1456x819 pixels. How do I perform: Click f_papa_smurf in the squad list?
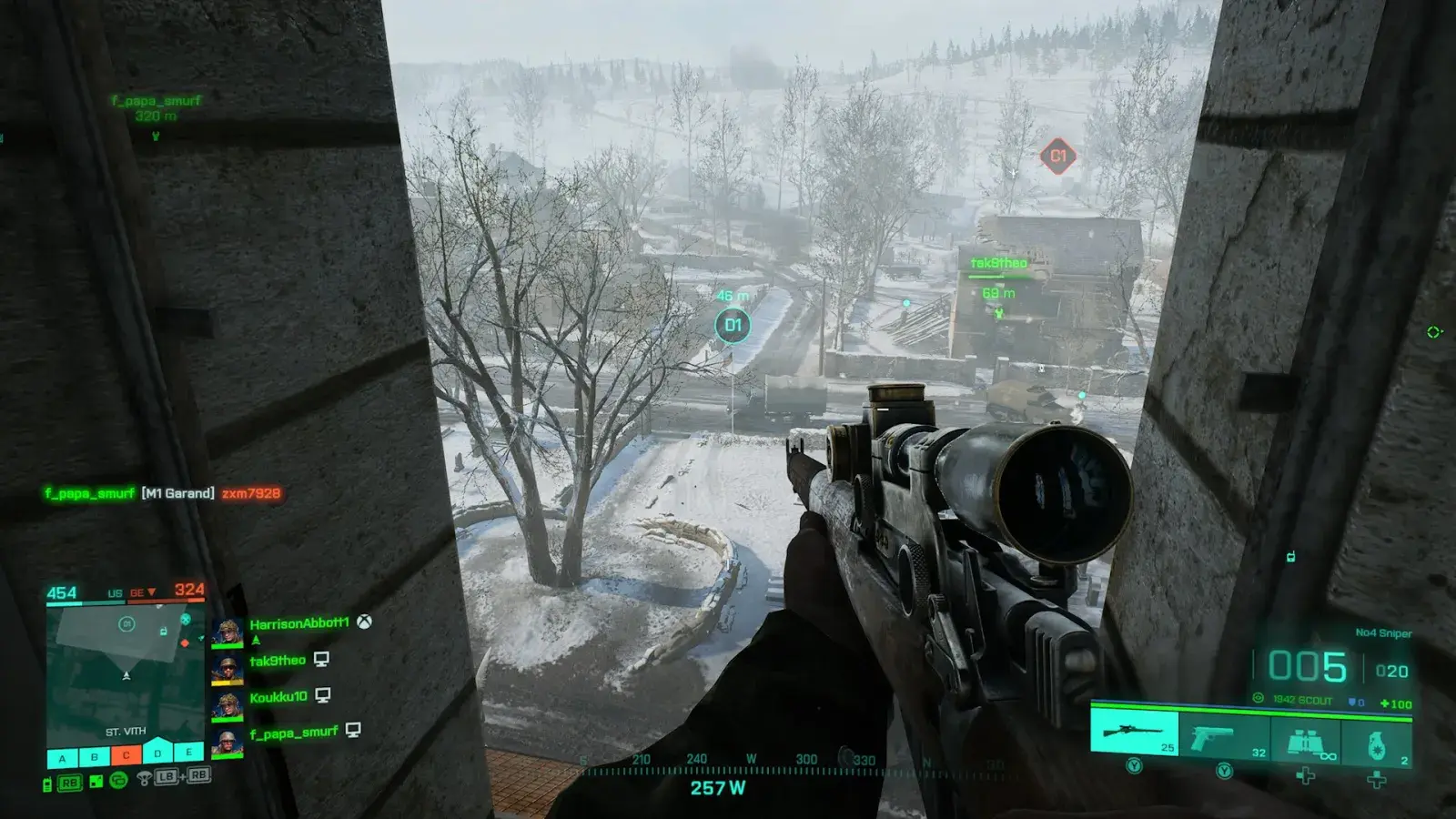click(x=293, y=733)
